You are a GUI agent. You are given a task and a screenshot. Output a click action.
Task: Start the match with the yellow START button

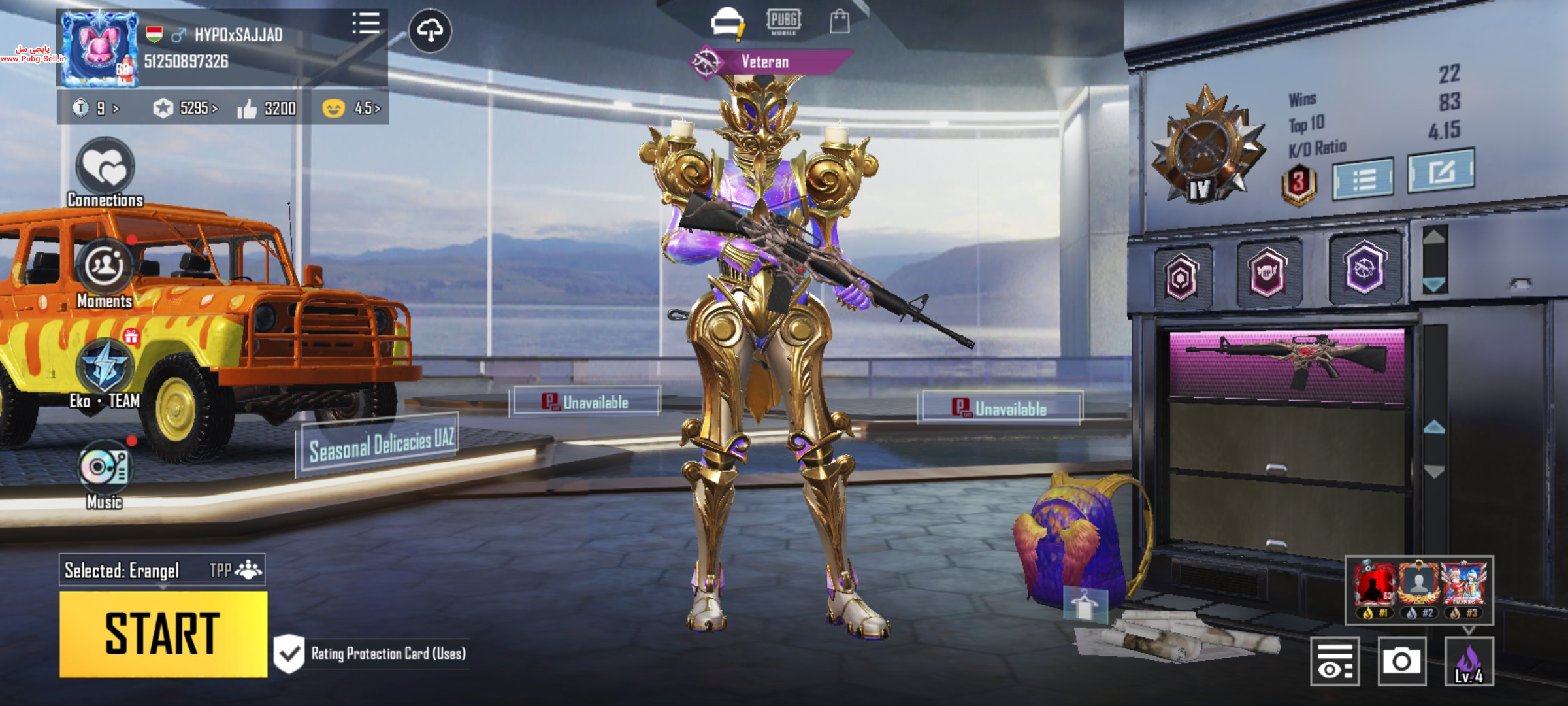163,633
